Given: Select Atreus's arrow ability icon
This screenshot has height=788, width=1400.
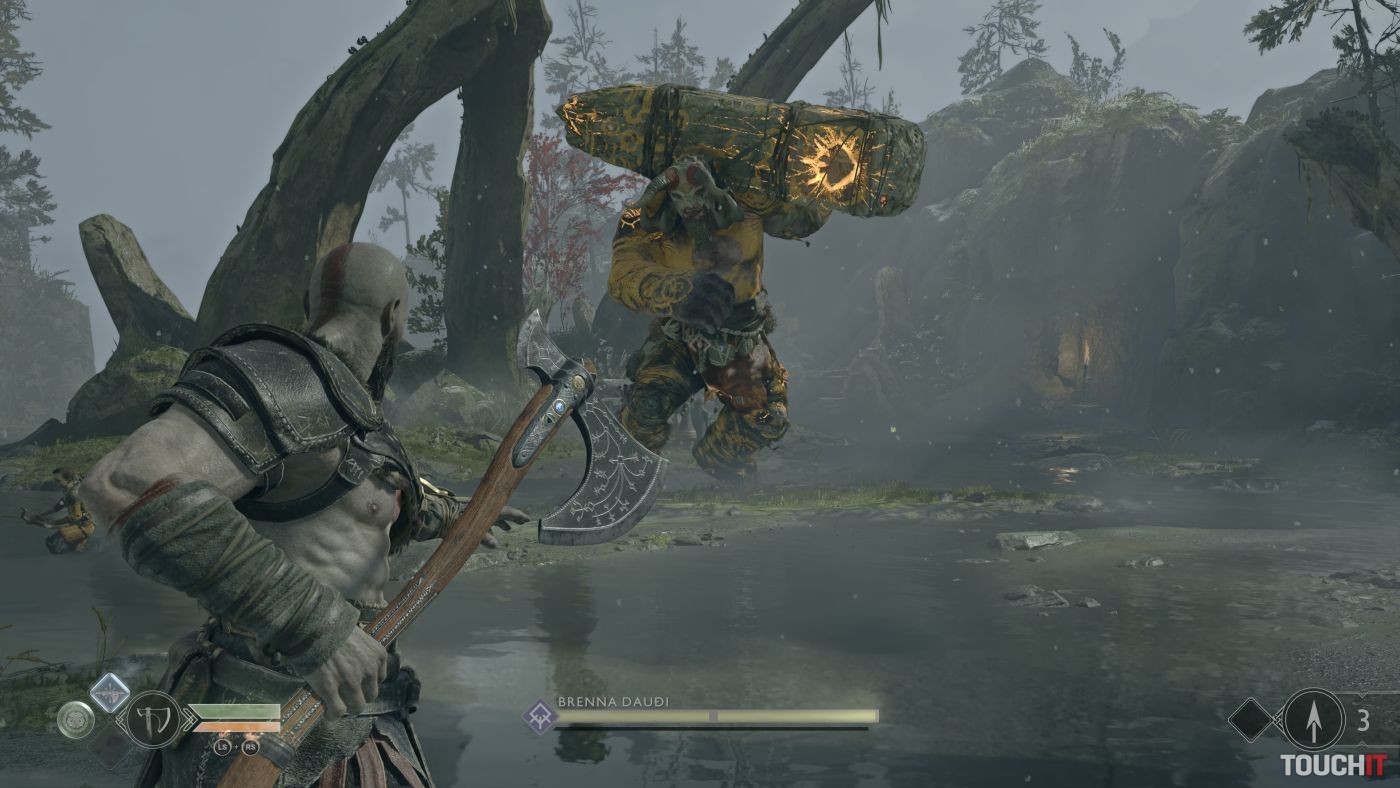Looking at the screenshot, I should coord(1313,719).
